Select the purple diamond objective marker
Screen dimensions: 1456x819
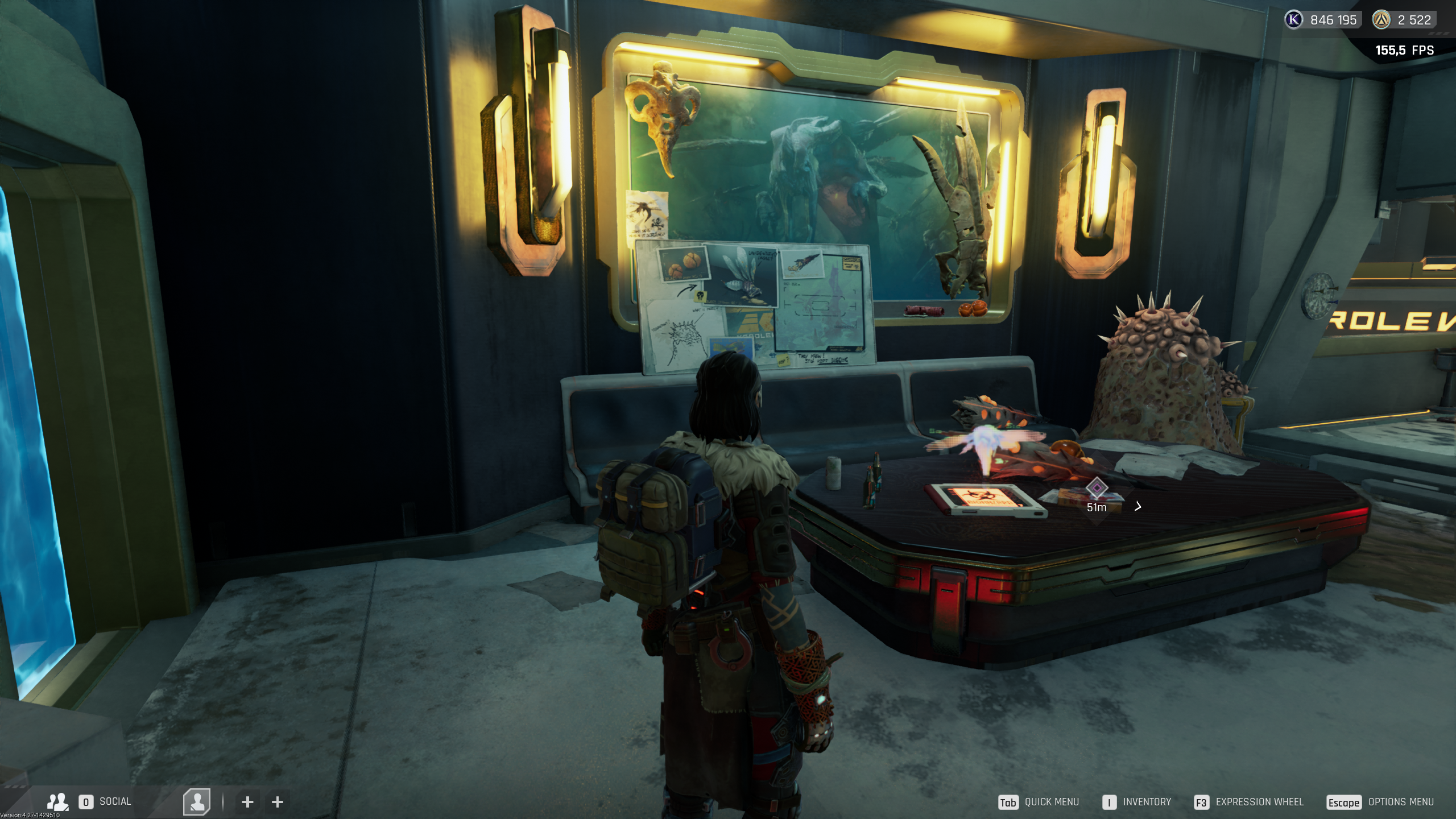click(1097, 488)
